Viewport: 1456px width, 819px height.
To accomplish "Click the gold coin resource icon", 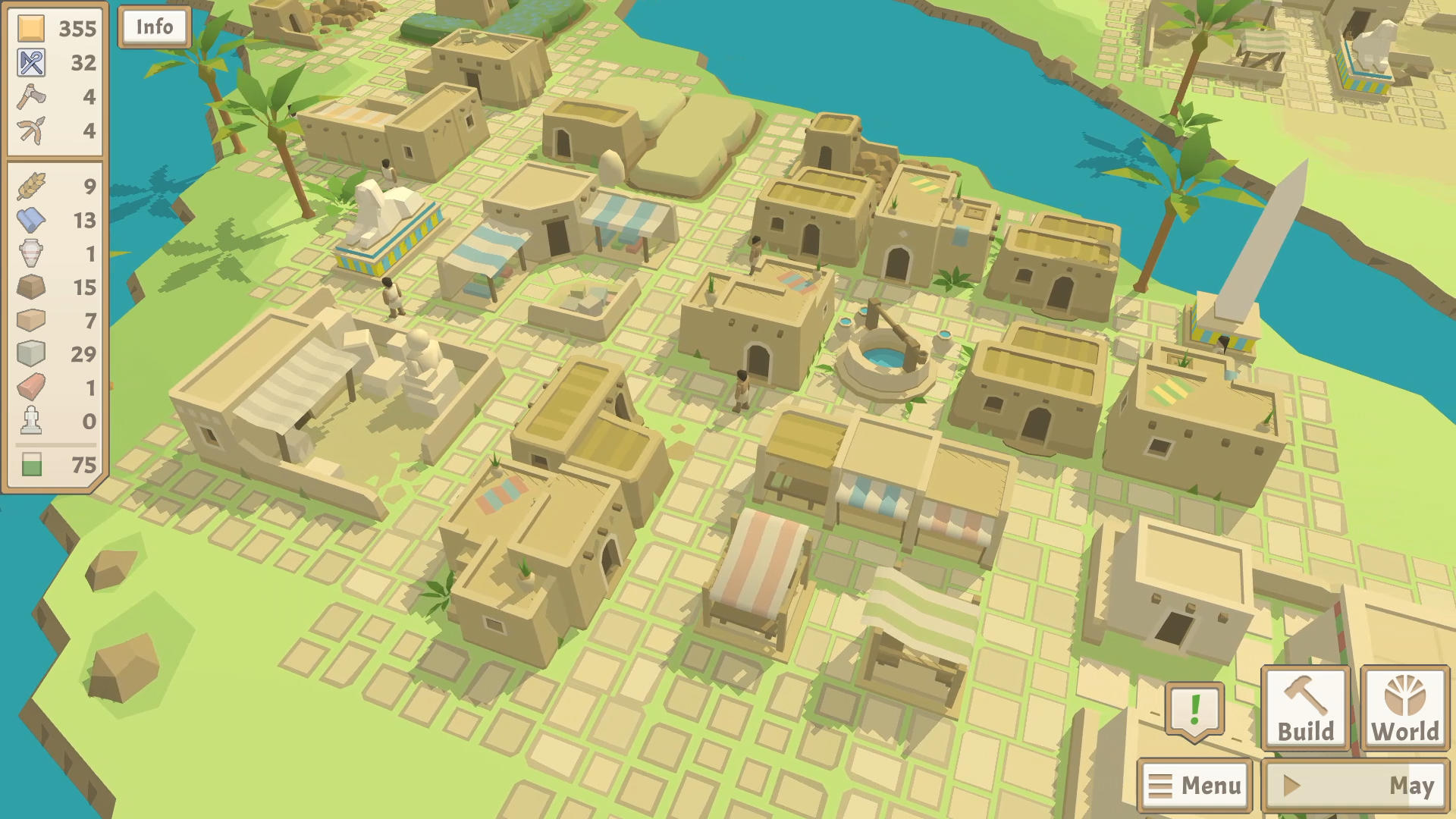I will pyautogui.click(x=30, y=29).
